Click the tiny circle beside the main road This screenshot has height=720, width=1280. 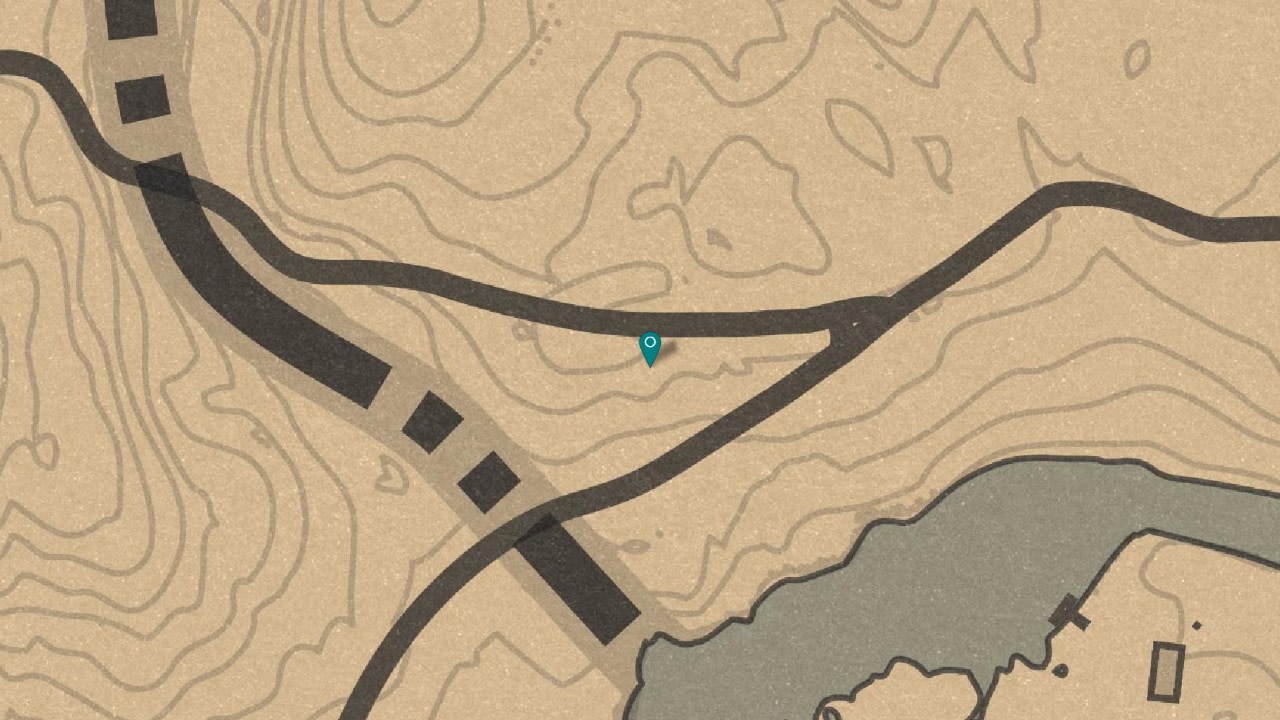520,331
